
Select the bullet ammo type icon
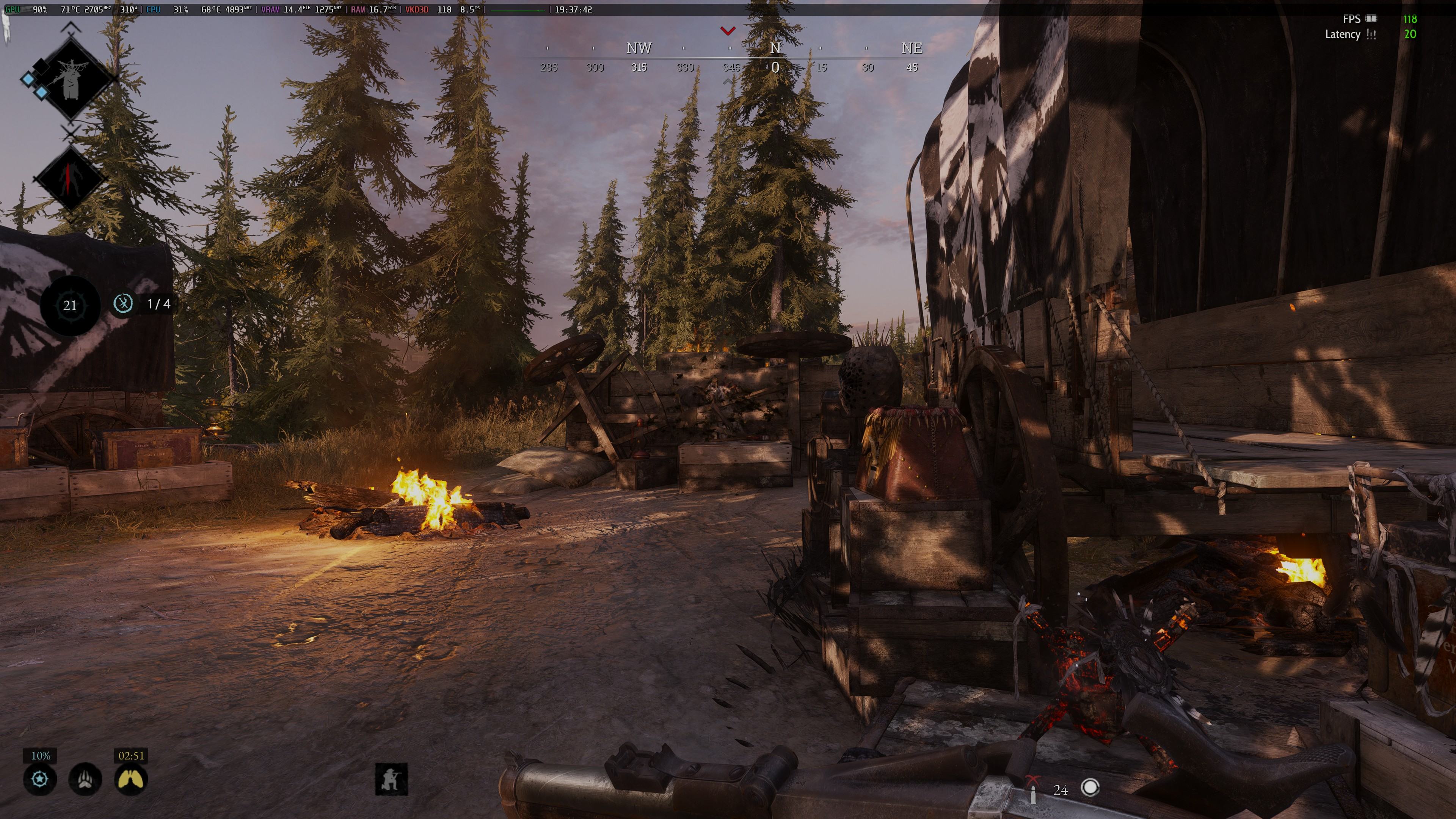click(1032, 790)
